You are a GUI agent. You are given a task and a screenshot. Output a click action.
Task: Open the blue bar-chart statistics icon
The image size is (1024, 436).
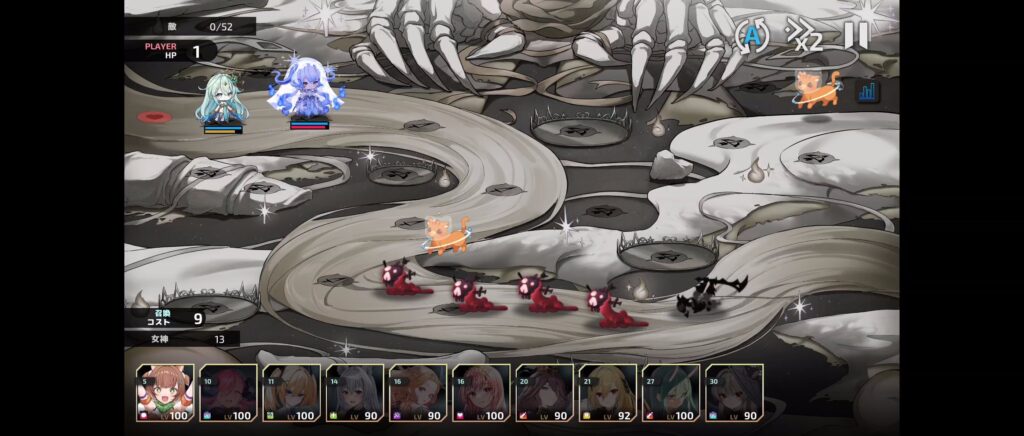(x=867, y=91)
